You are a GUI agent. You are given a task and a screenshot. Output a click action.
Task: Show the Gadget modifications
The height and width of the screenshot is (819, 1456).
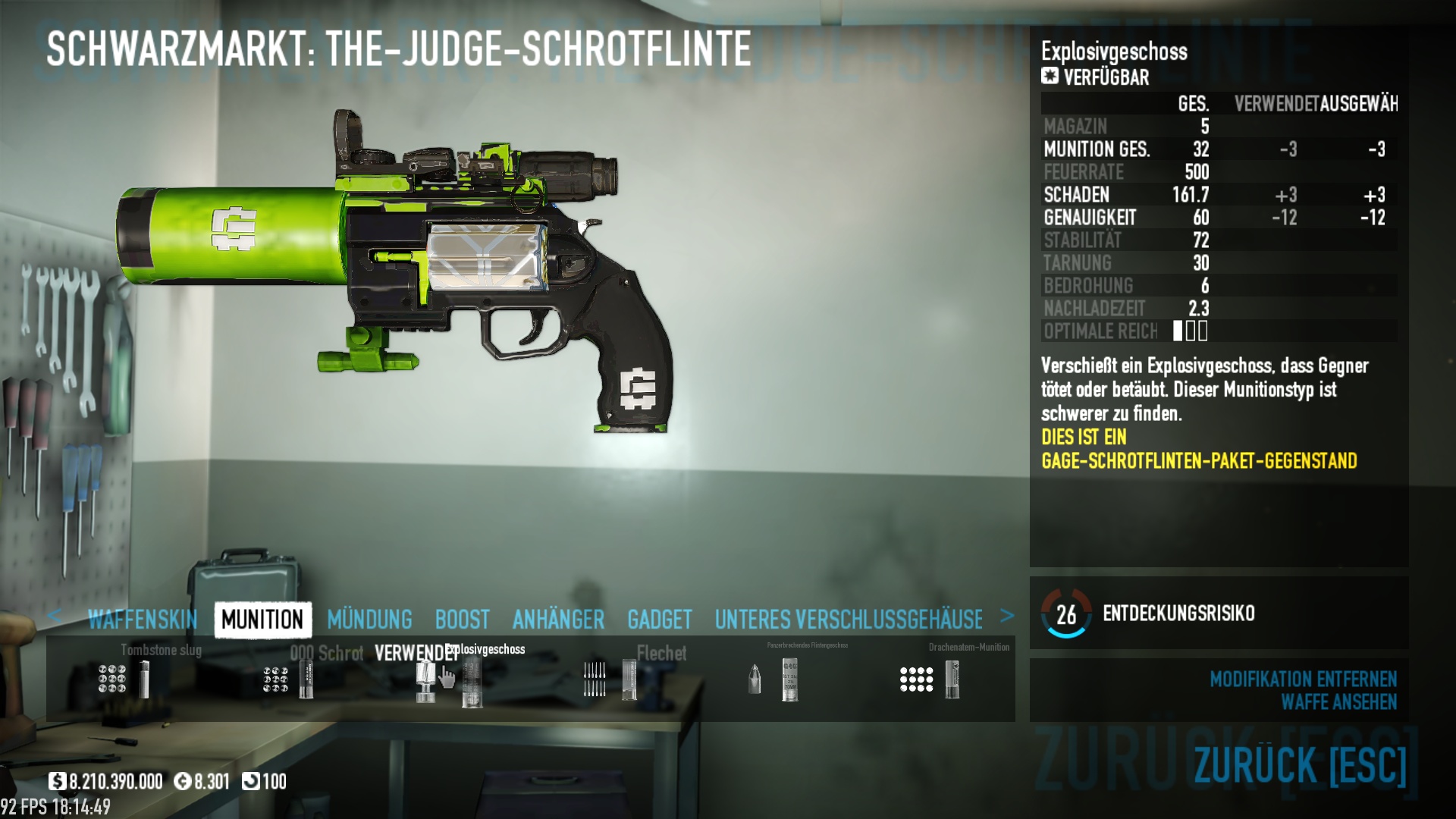(x=659, y=620)
